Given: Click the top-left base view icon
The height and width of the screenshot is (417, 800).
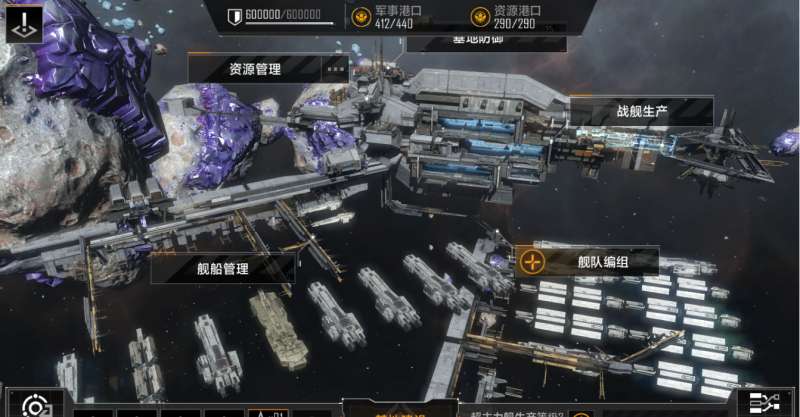Looking at the screenshot, I should 24,22.
